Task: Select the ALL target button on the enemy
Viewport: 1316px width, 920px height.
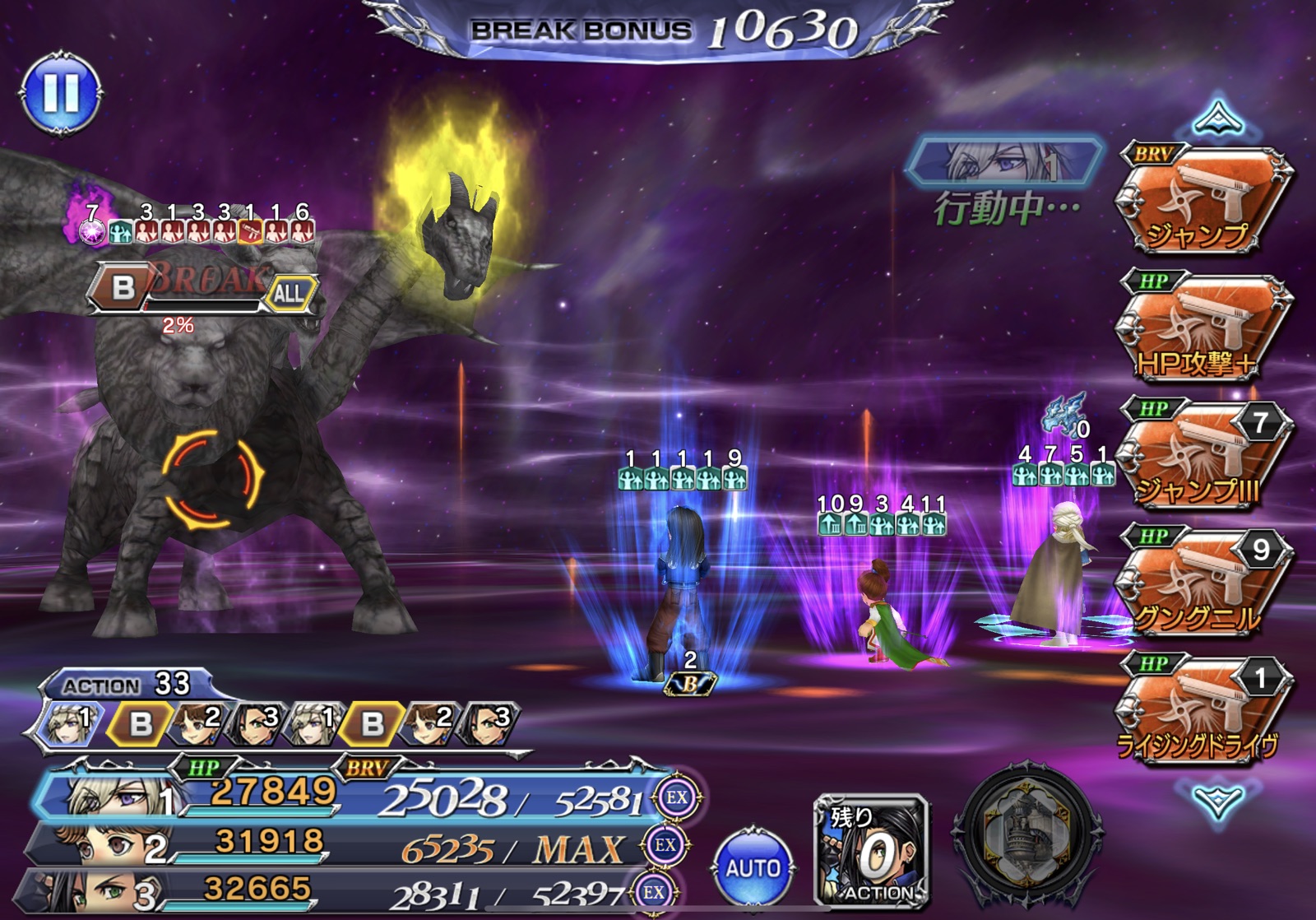Action: [289, 293]
